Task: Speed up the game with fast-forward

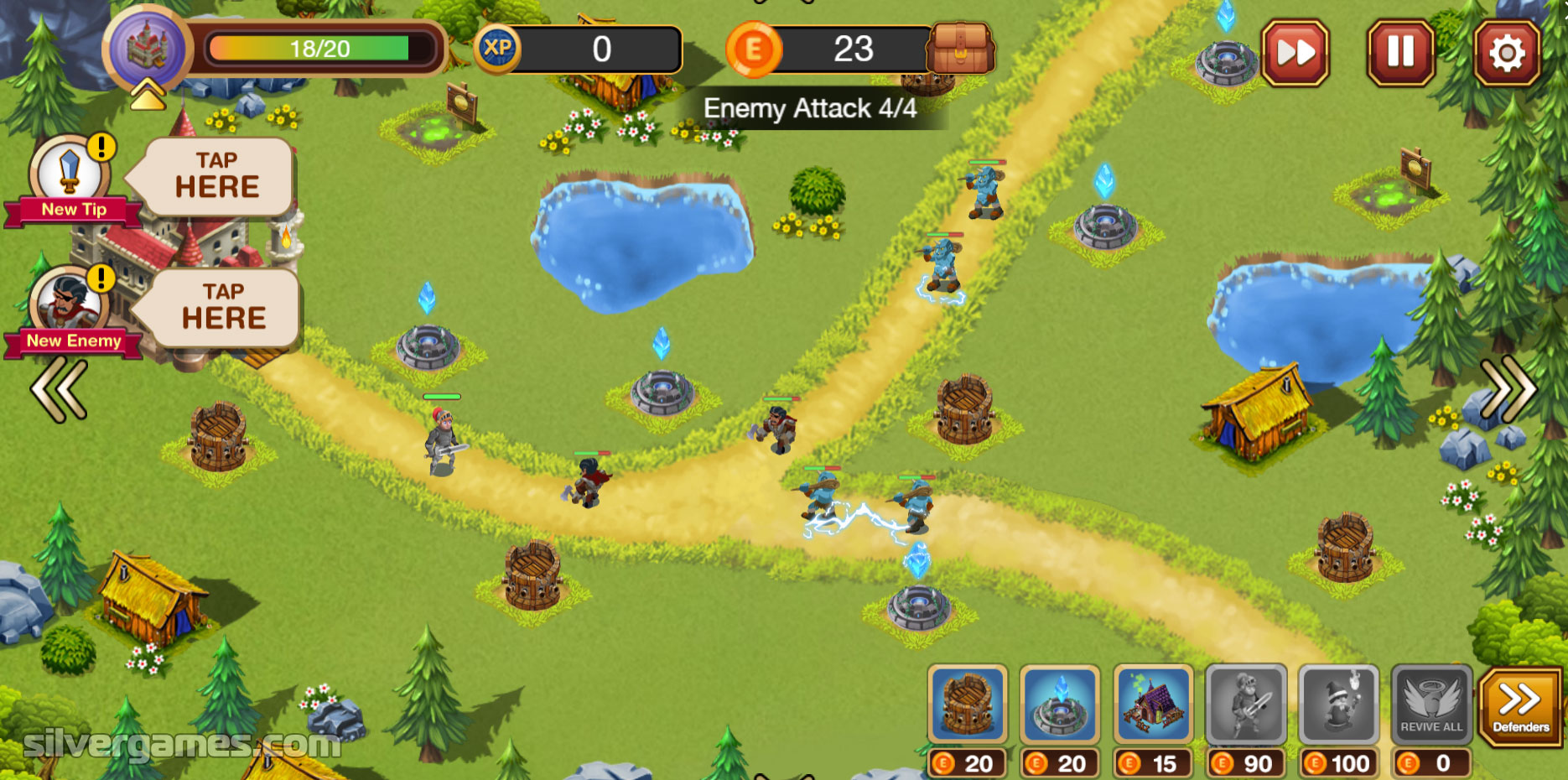Action: click(1295, 53)
